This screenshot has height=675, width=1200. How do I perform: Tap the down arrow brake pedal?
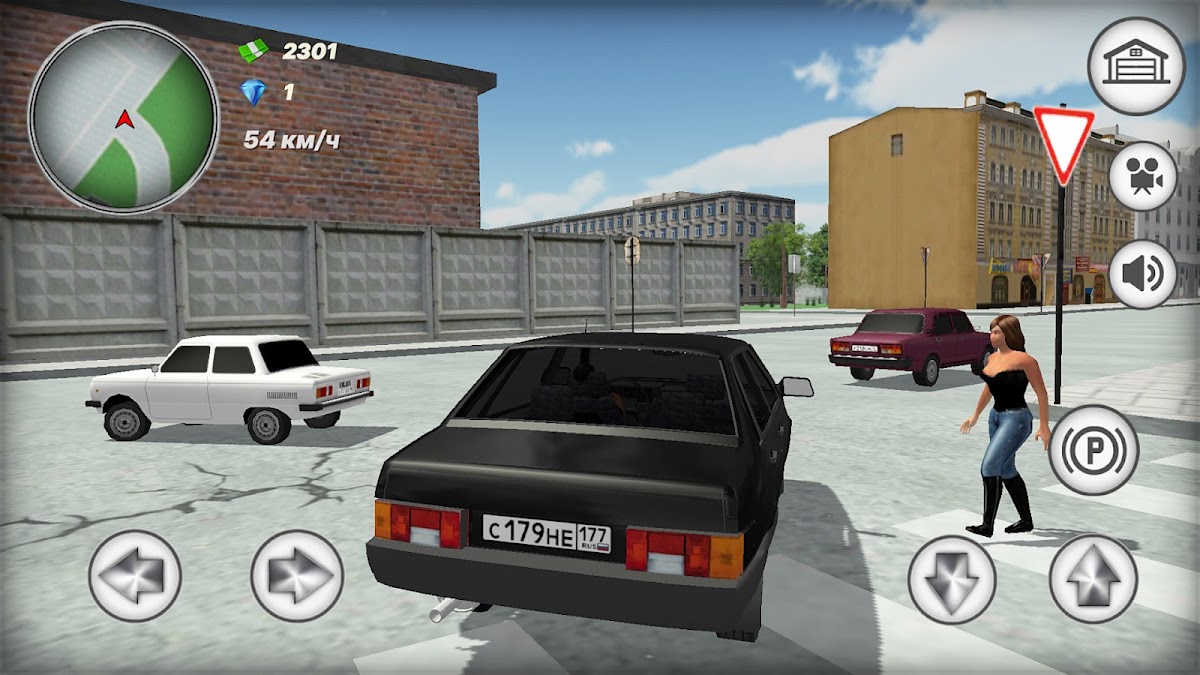[952, 579]
